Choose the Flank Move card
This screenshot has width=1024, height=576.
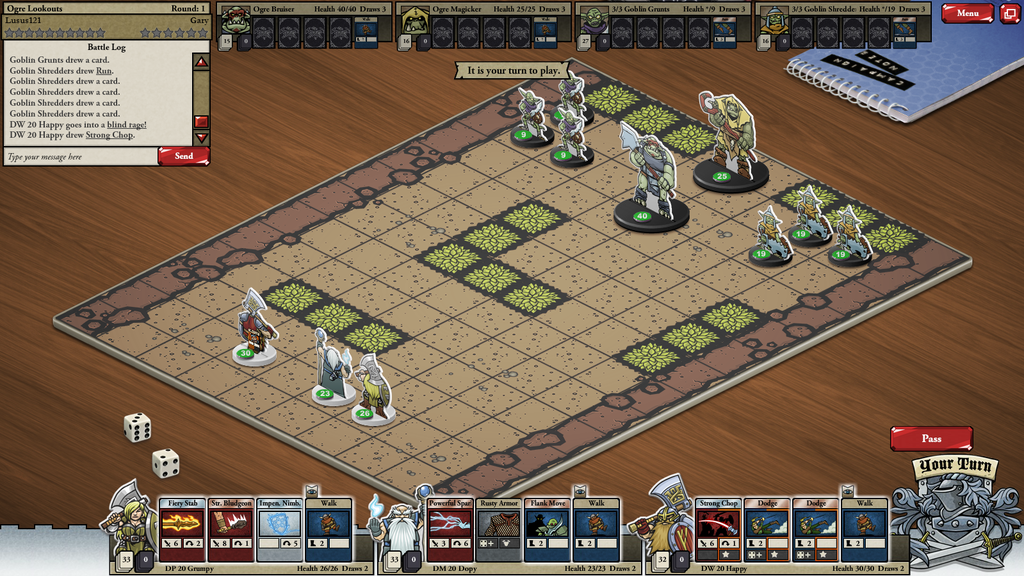click(548, 529)
